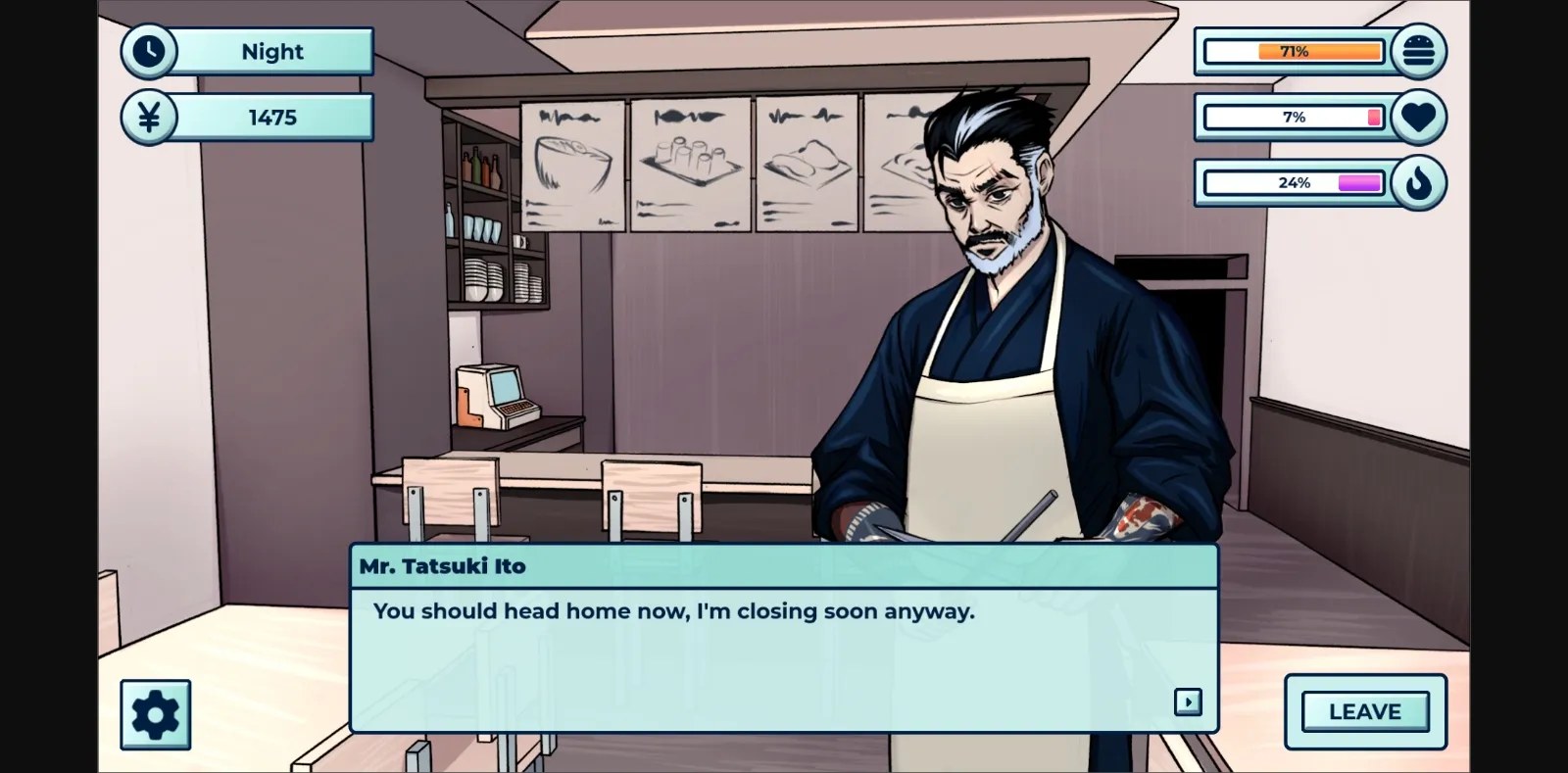This screenshot has height=773, width=1568.
Task: Click the dialogue line about closing soon
Action: coord(673,610)
